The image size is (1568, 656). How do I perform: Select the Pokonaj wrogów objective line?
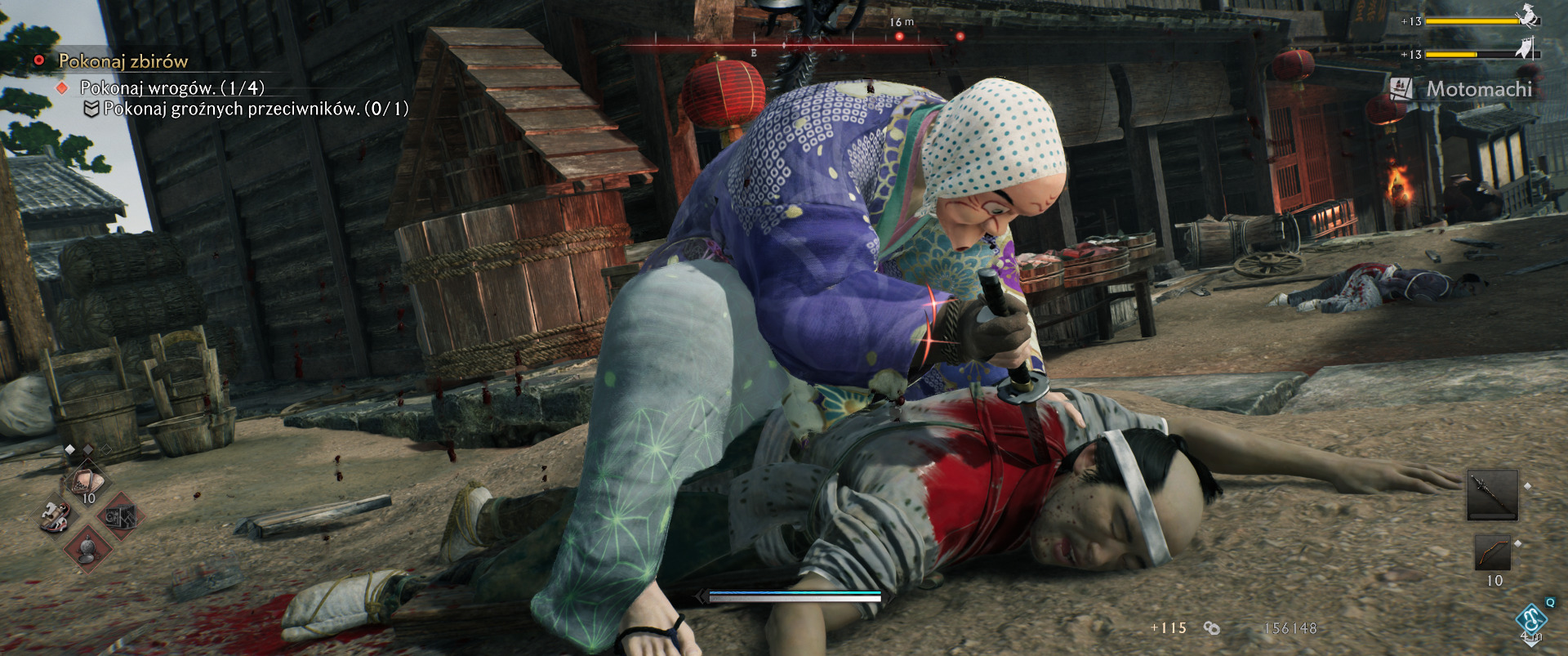(171, 87)
